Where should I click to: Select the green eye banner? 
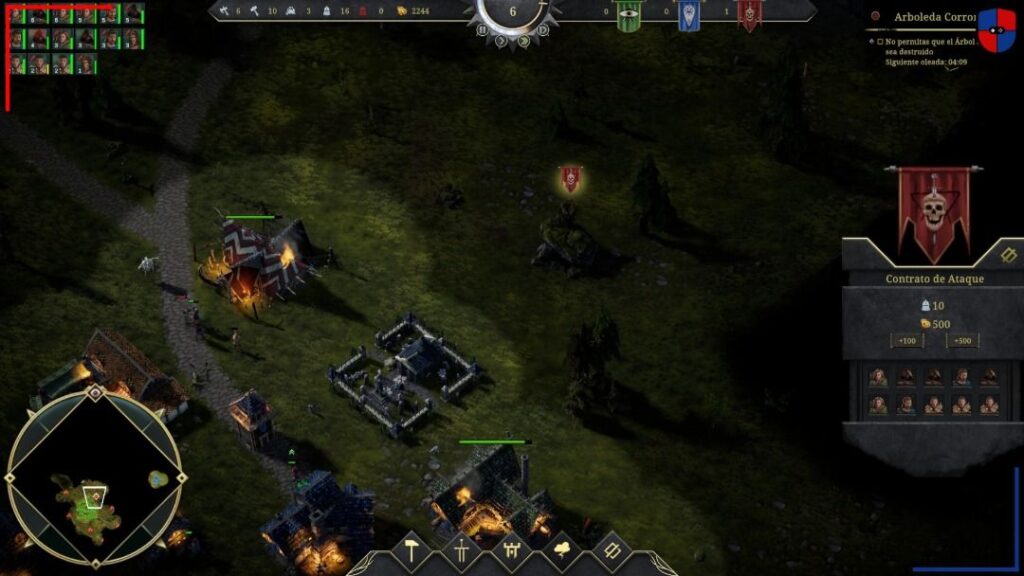tap(629, 15)
